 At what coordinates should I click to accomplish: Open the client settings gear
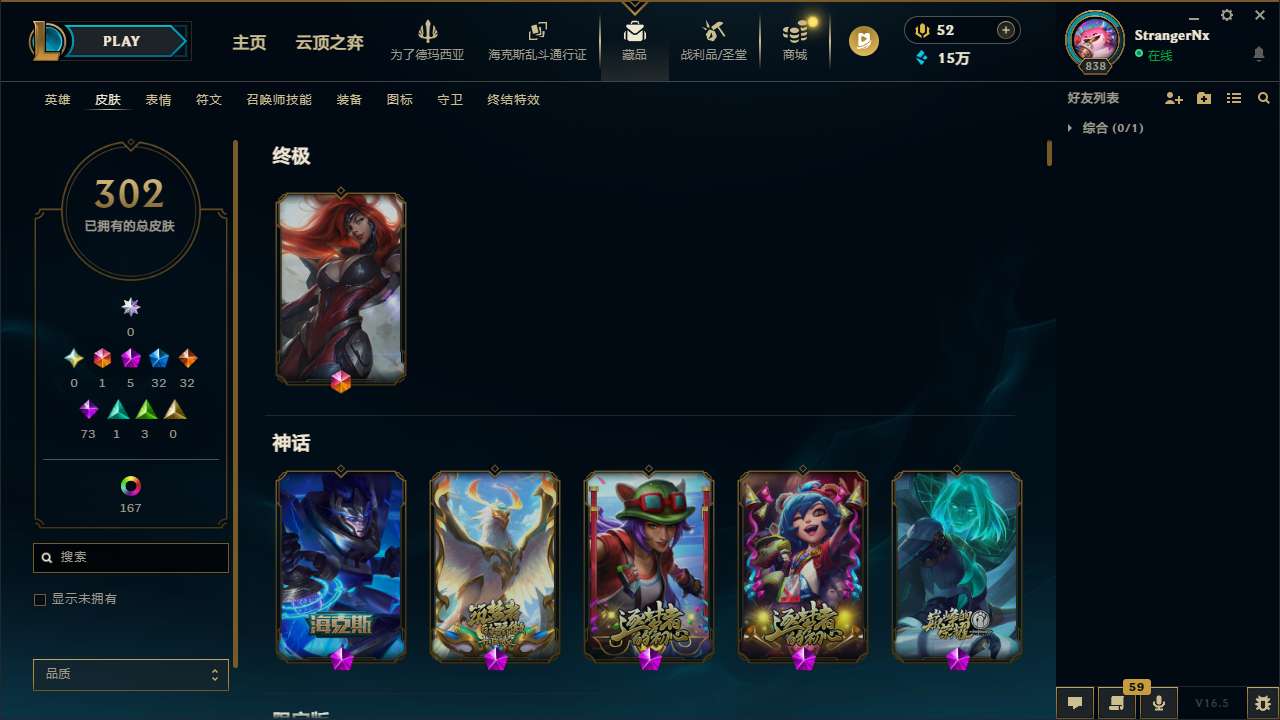[1226, 15]
